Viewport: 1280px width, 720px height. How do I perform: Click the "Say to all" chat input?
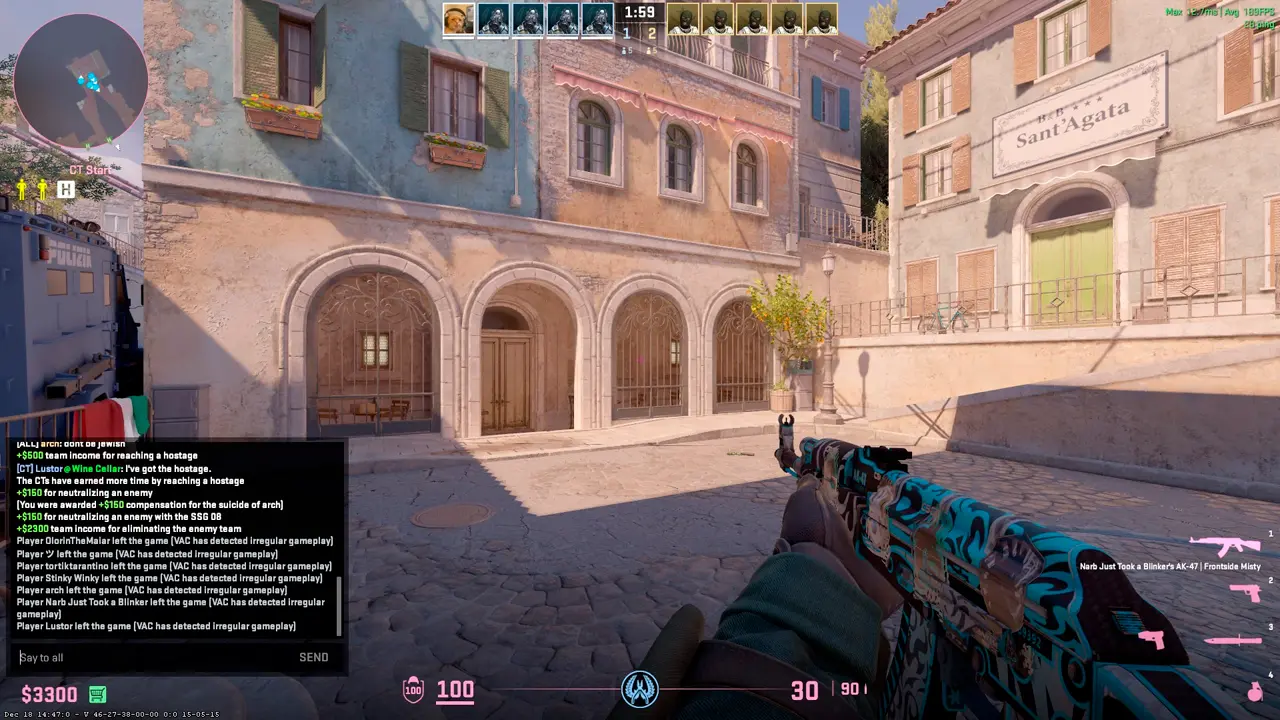coord(150,657)
